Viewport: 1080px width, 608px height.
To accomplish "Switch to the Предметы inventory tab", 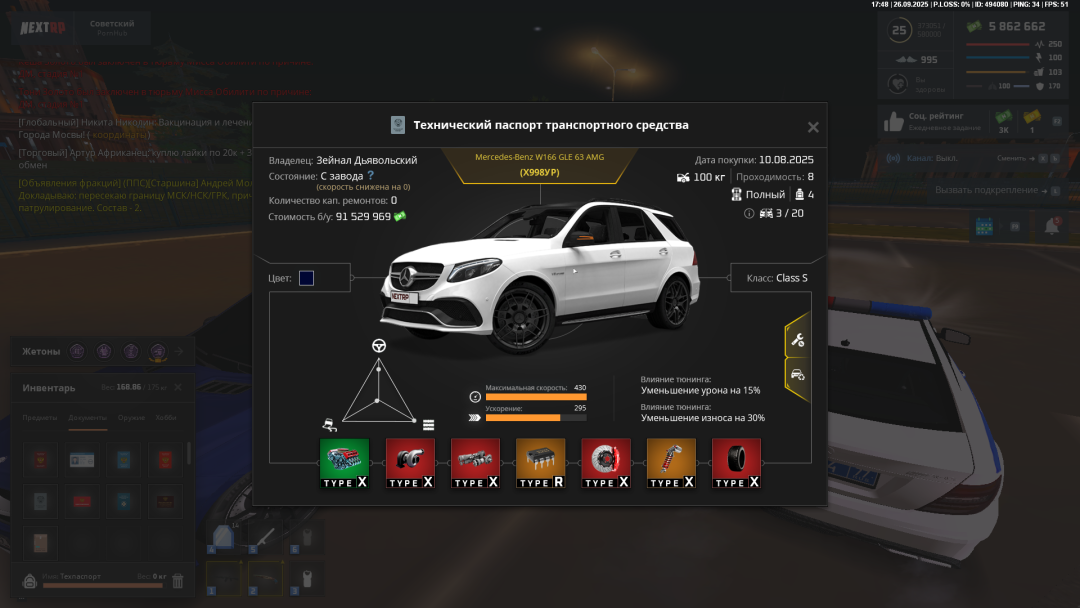I will click(x=41, y=418).
